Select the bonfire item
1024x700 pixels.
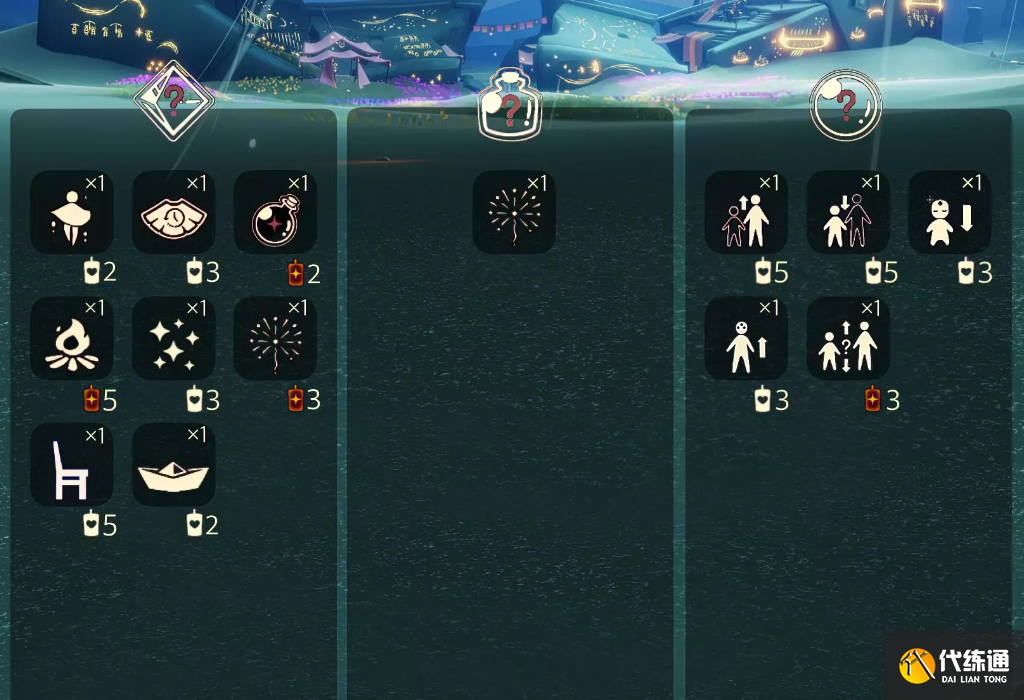pyautogui.click(x=72, y=338)
